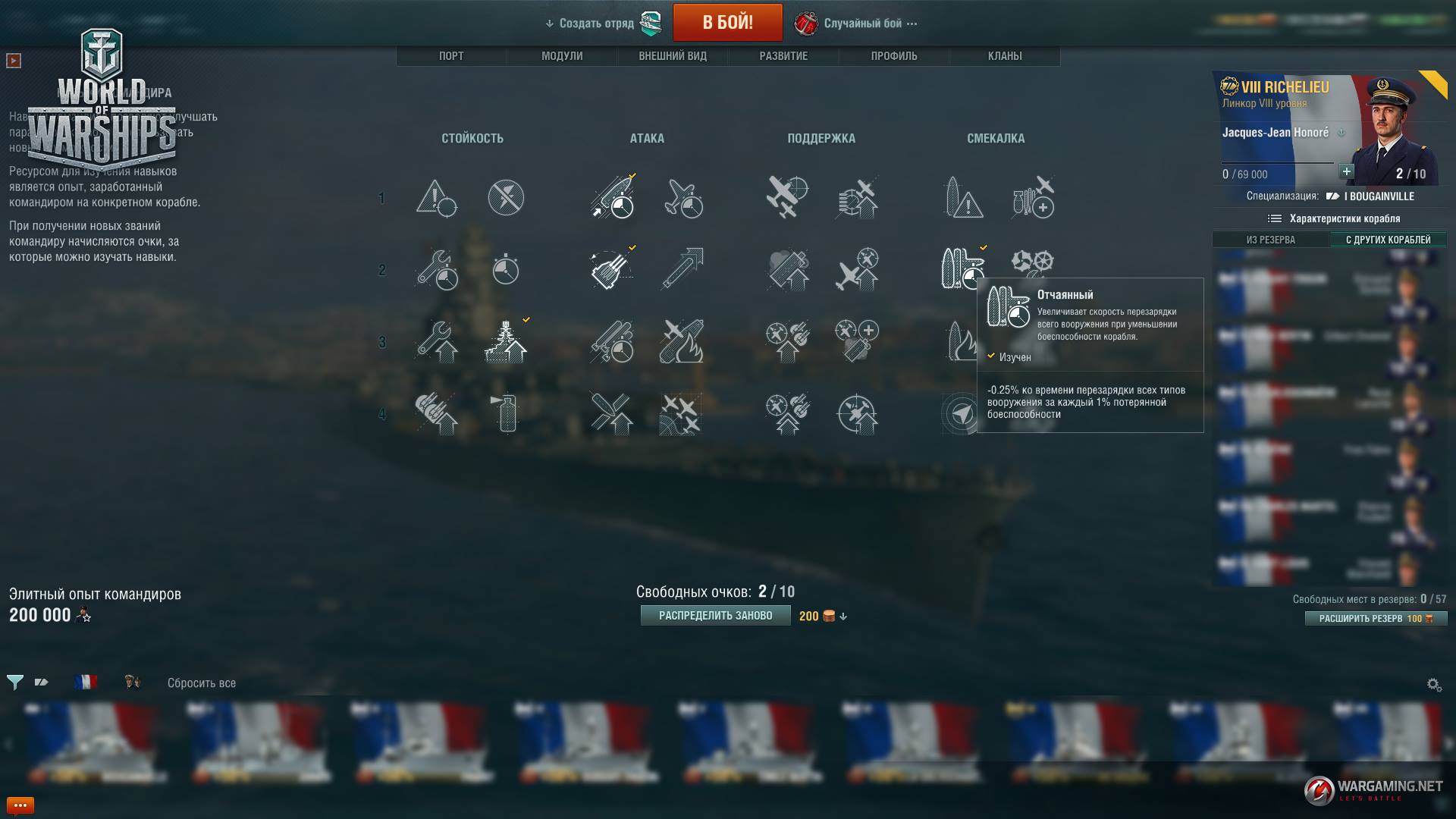Click Создать отряд to create a division
1456x819 pixels.
596,24
